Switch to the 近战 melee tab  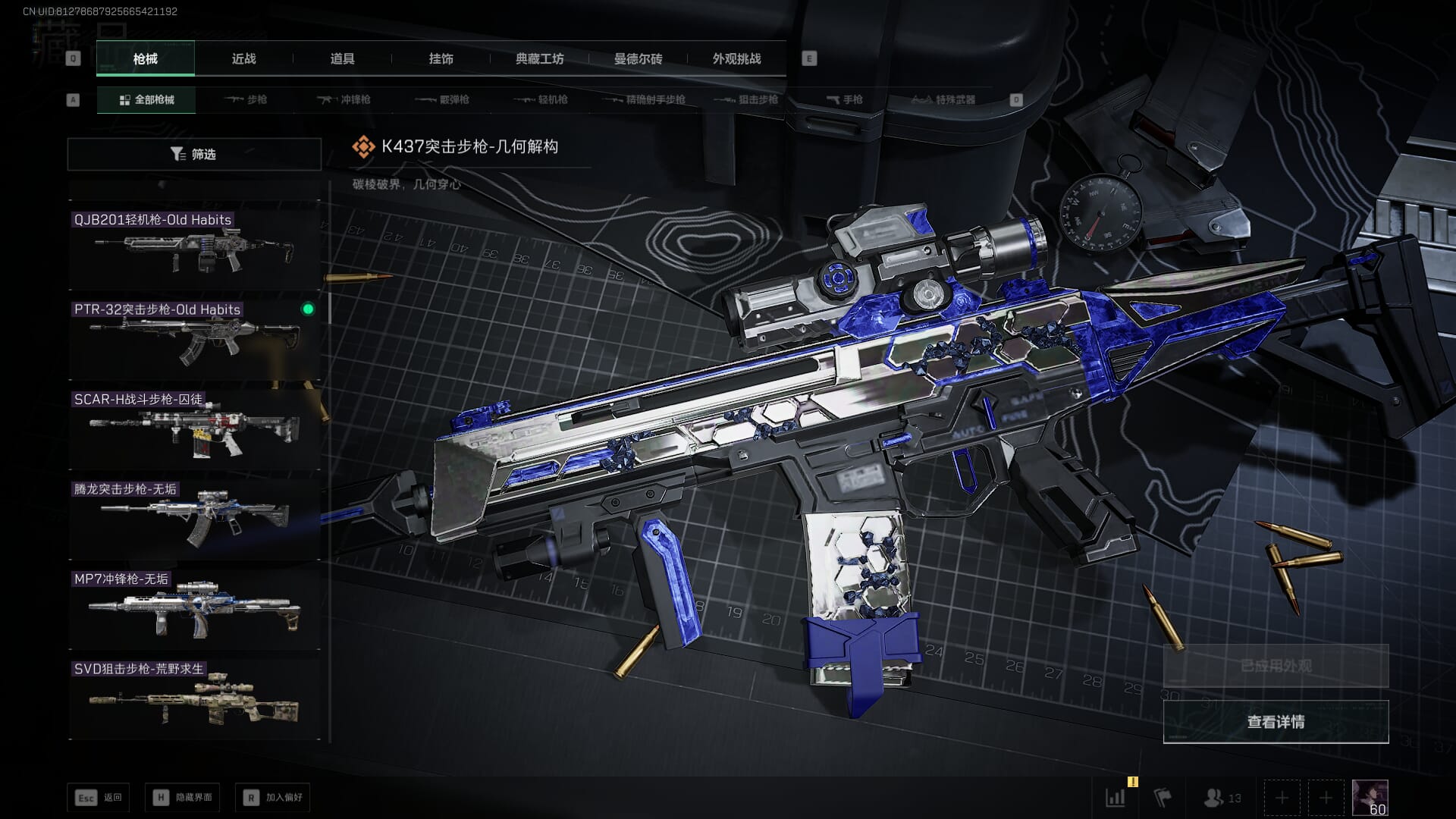[243, 59]
